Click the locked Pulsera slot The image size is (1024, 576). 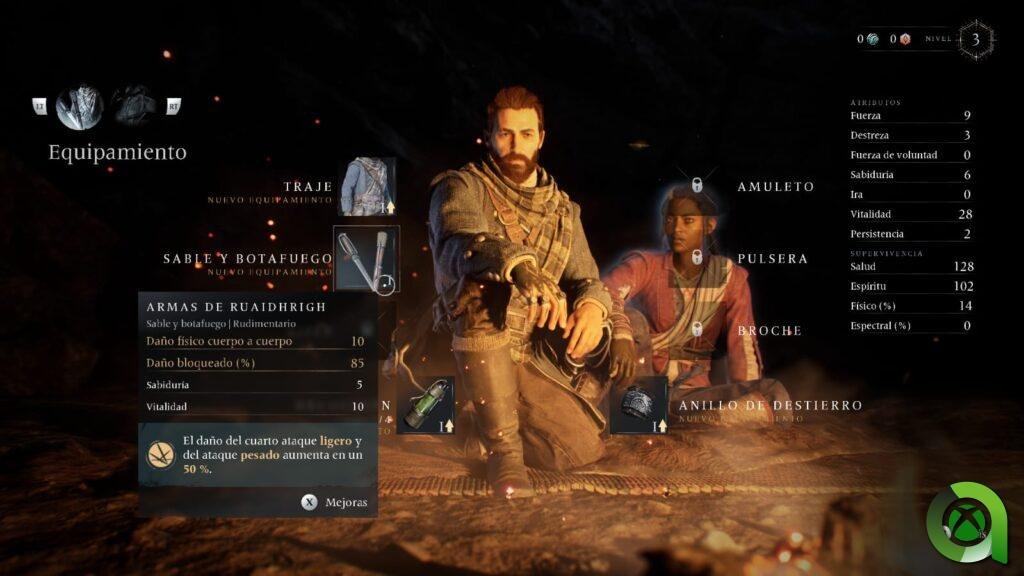click(x=697, y=258)
